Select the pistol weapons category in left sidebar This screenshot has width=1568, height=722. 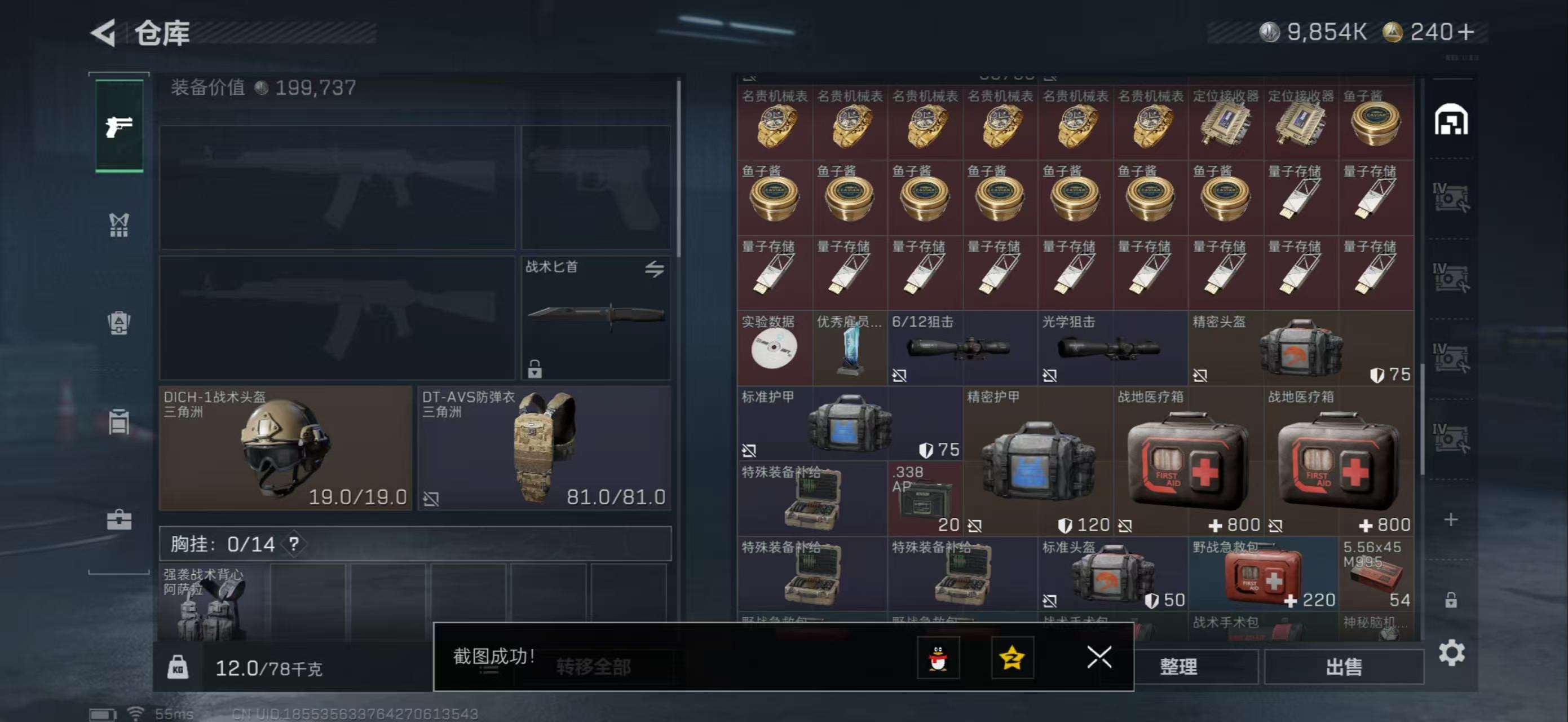coord(120,126)
